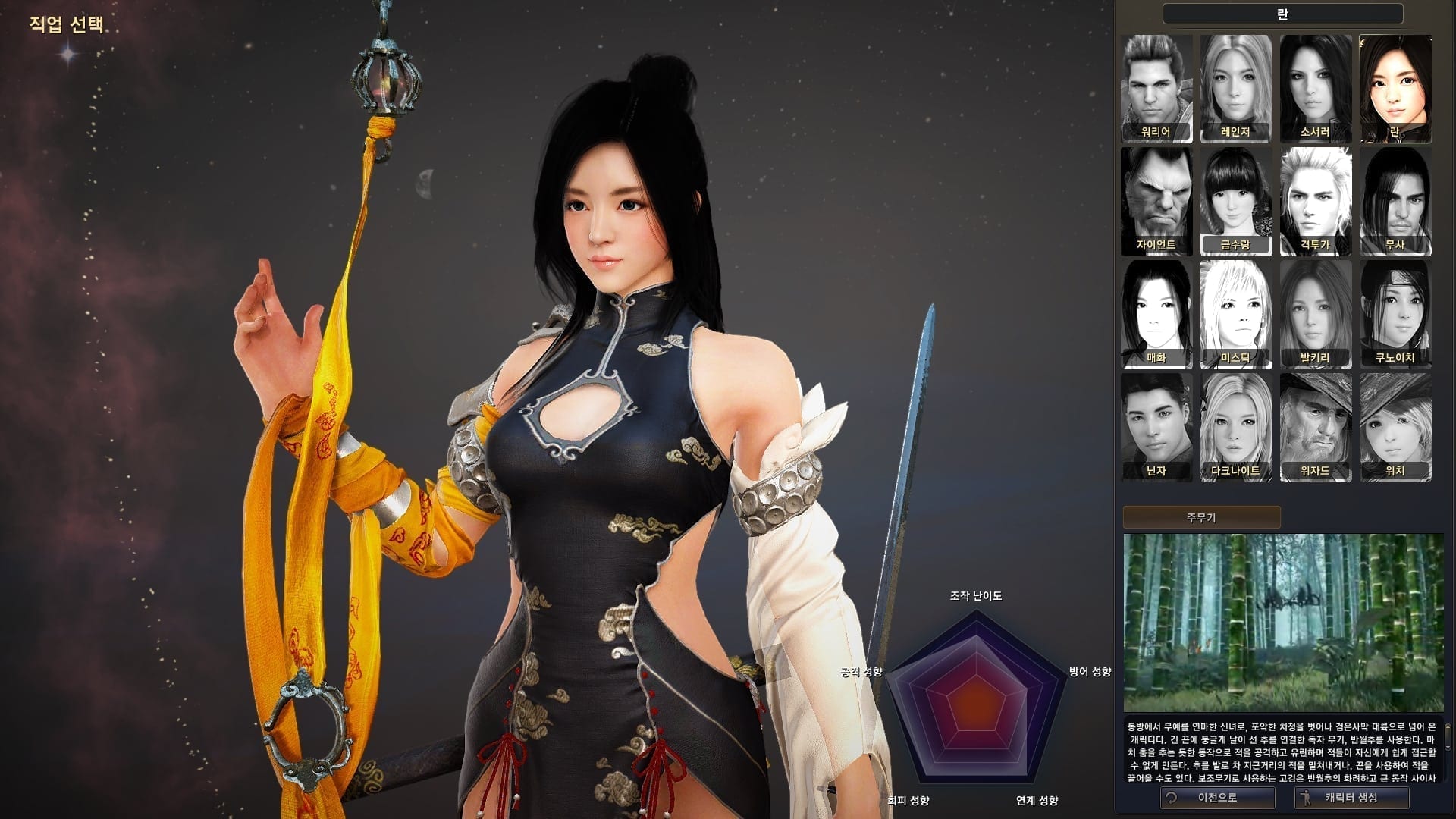The height and width of the screenshot is (819, 1456).
Task: Choose the 위치 class portrait
Action: (1395, 427)
